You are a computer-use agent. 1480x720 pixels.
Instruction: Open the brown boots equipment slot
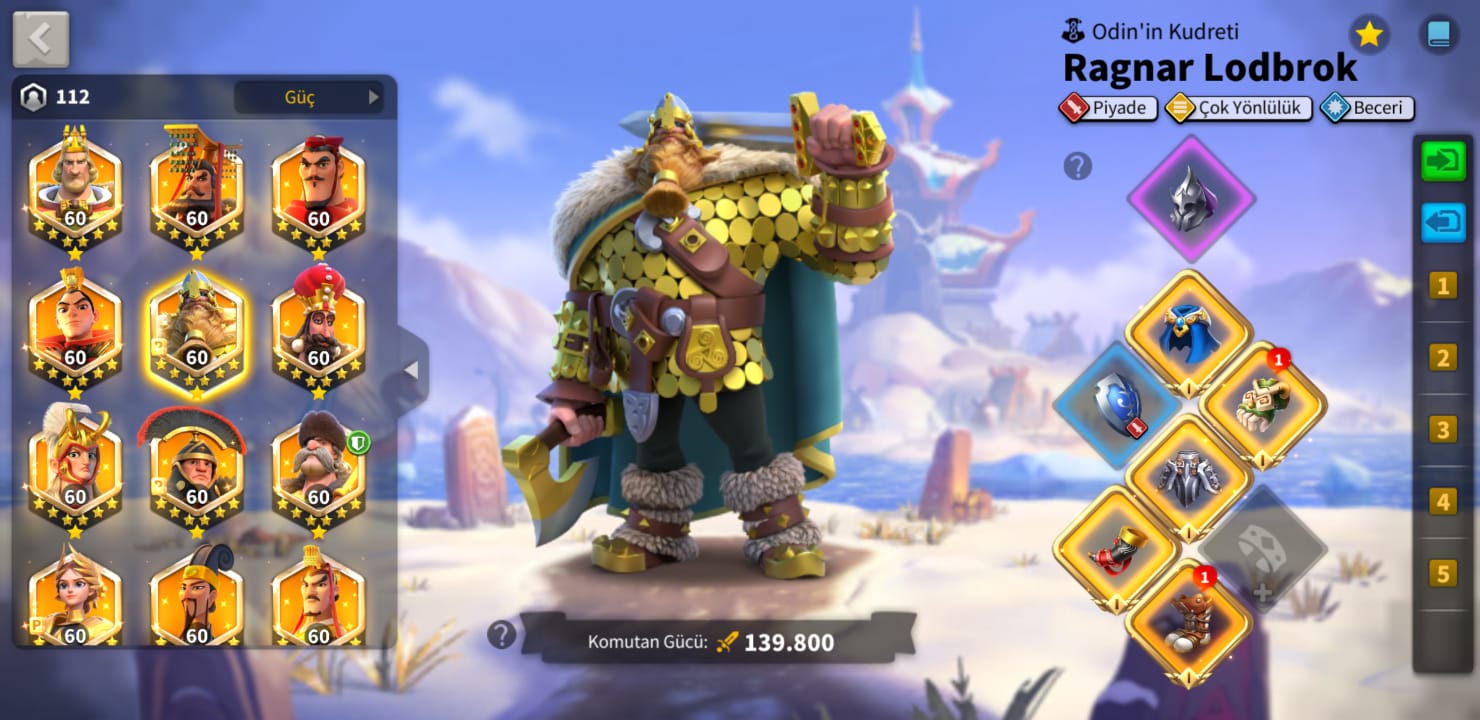point(1189,623)
